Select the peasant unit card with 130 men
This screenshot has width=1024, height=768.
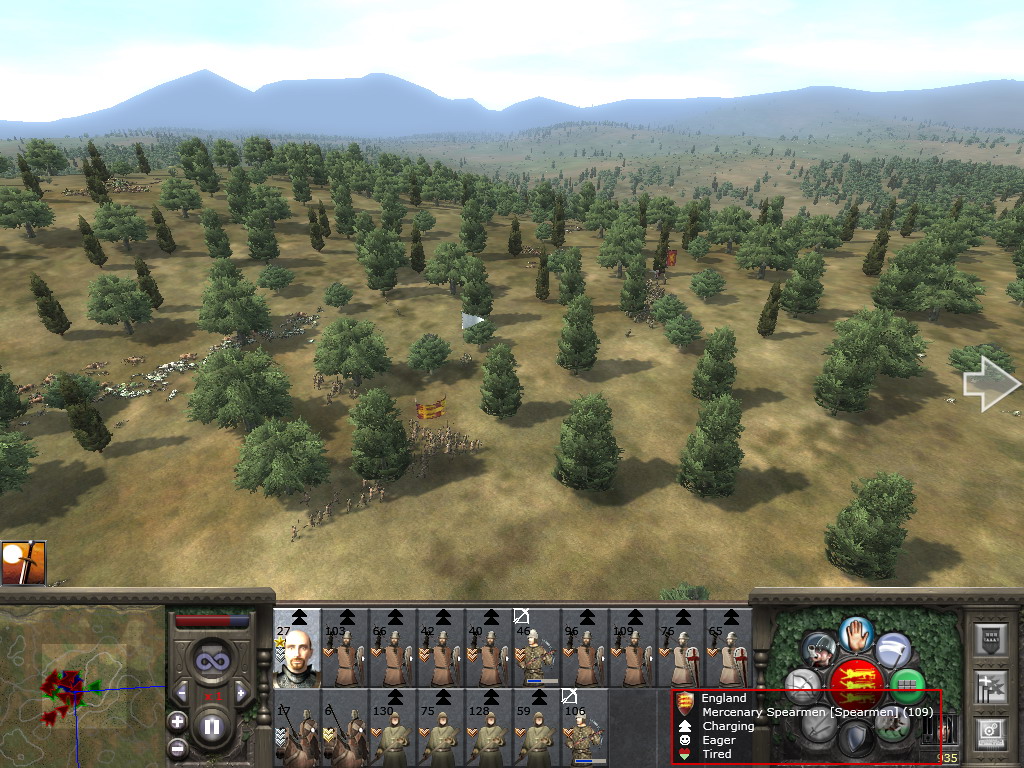[393, 728]
